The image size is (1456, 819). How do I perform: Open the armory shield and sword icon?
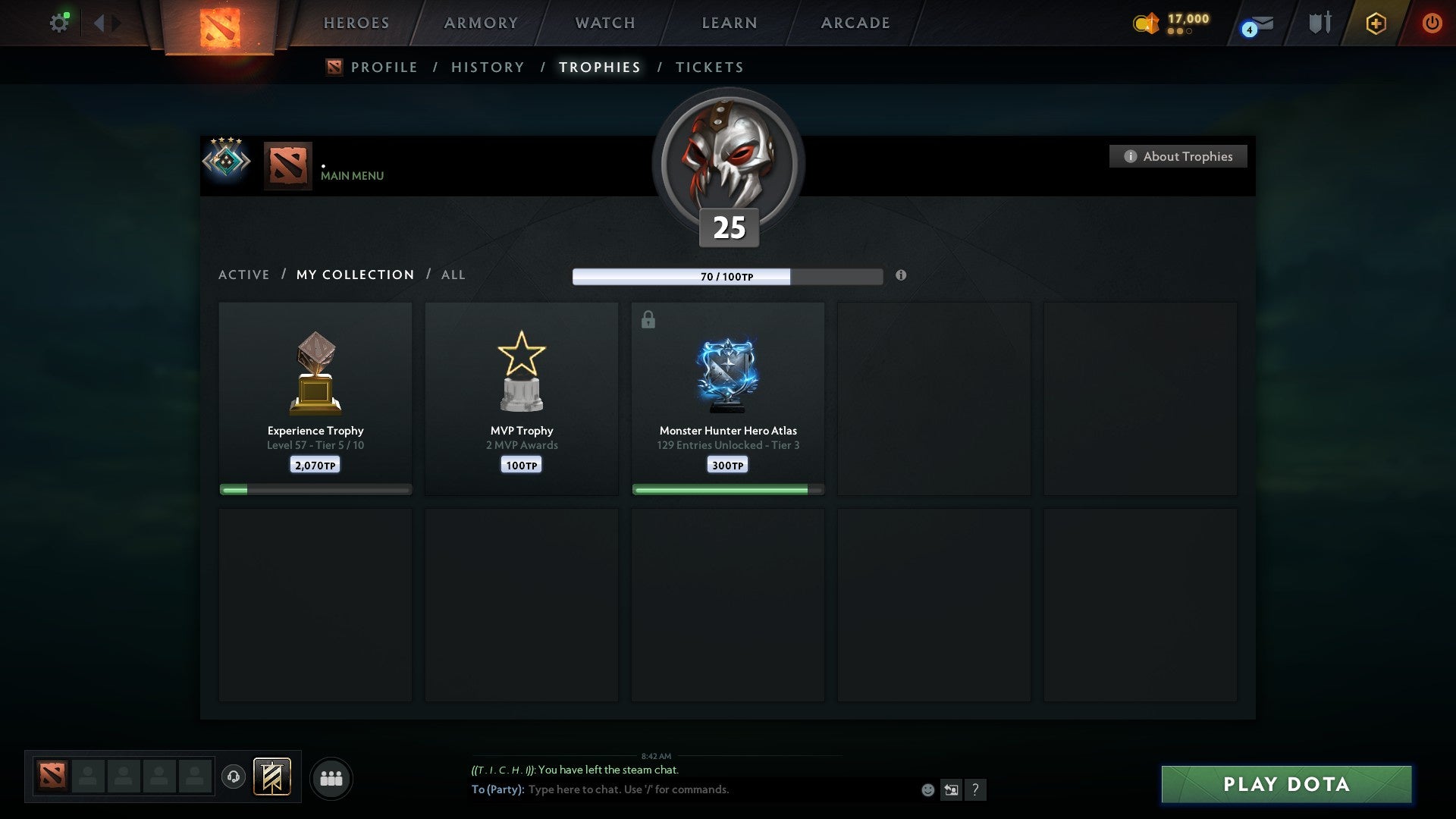pos(1319,22)
